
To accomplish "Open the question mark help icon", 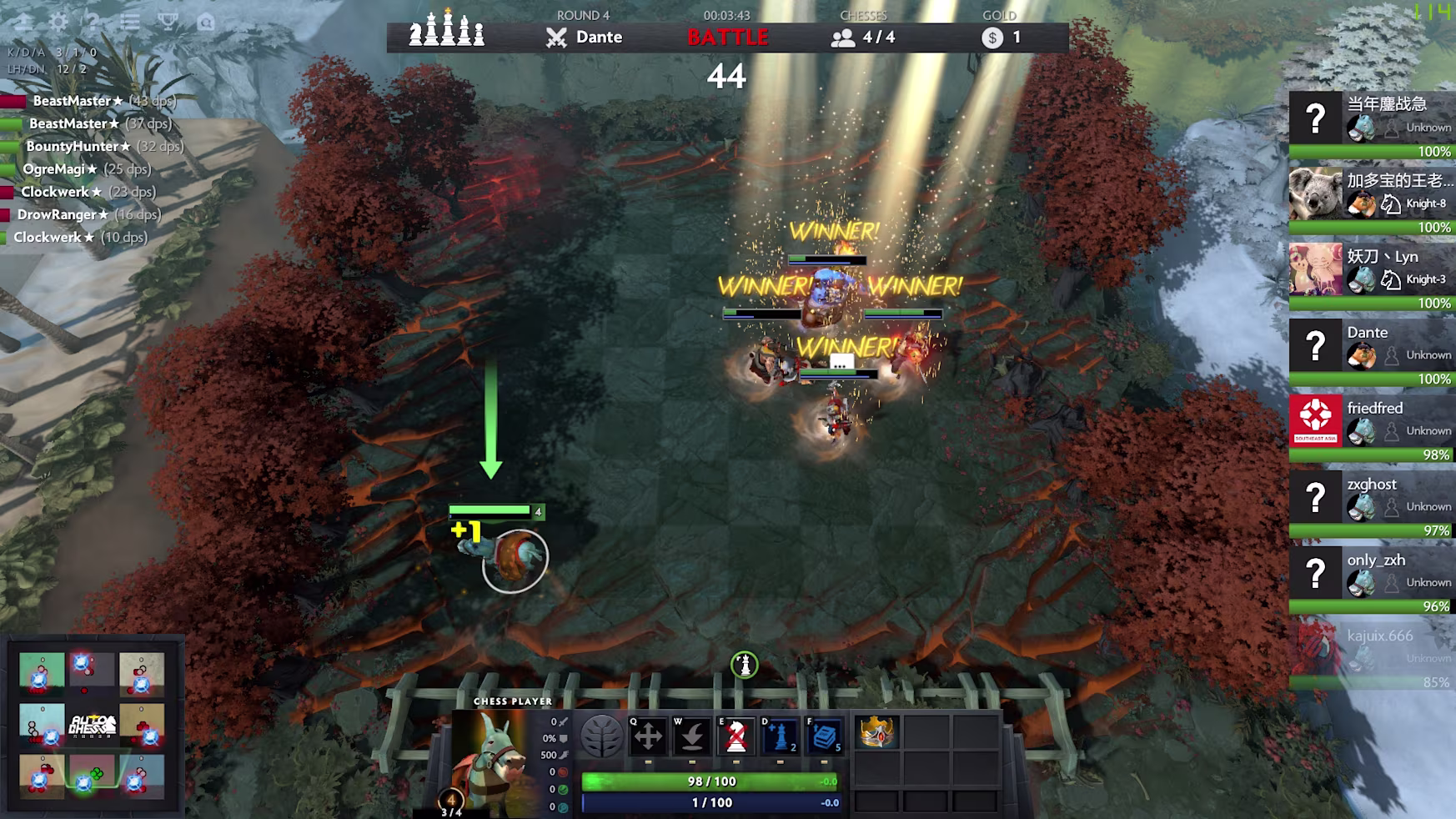I will click(93, 22).
